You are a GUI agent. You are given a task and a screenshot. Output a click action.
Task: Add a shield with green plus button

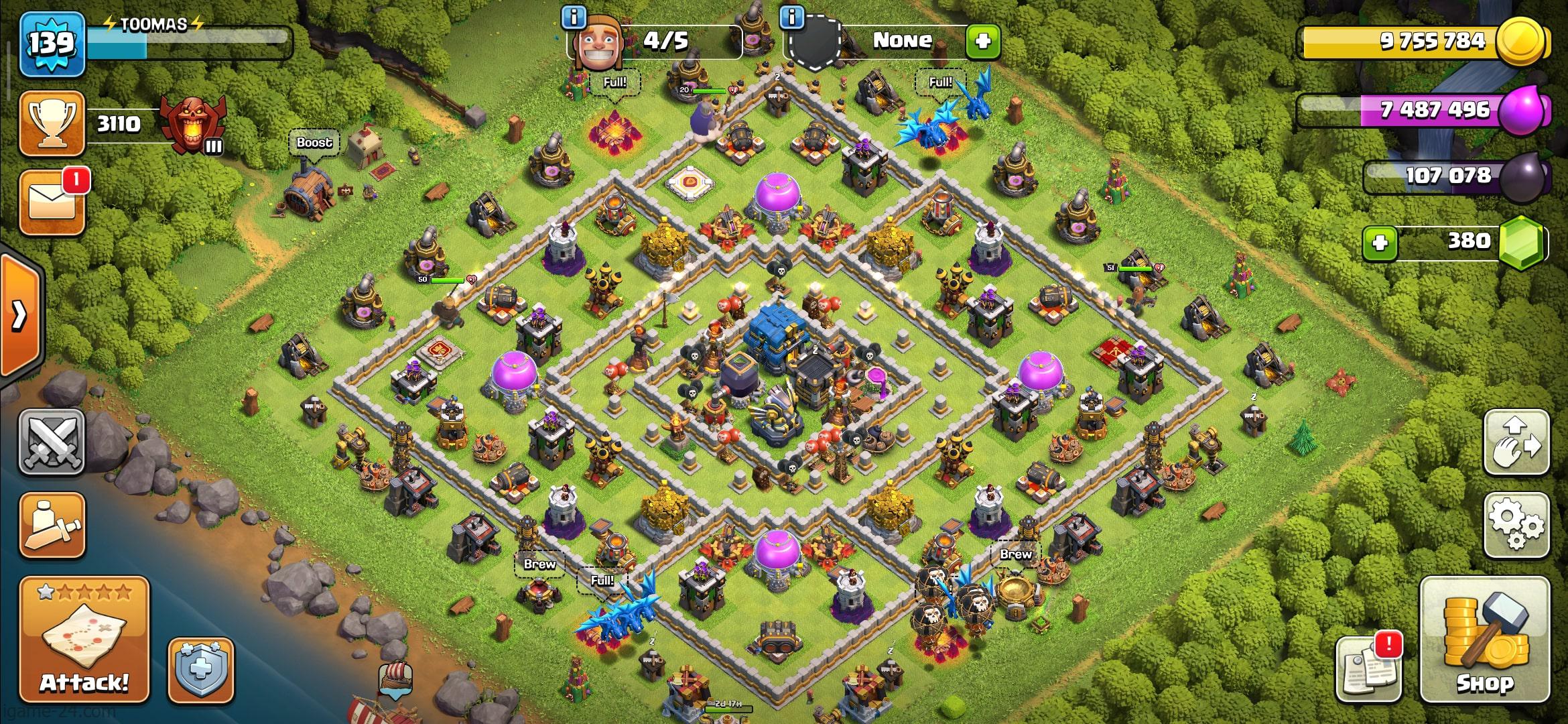983,42
